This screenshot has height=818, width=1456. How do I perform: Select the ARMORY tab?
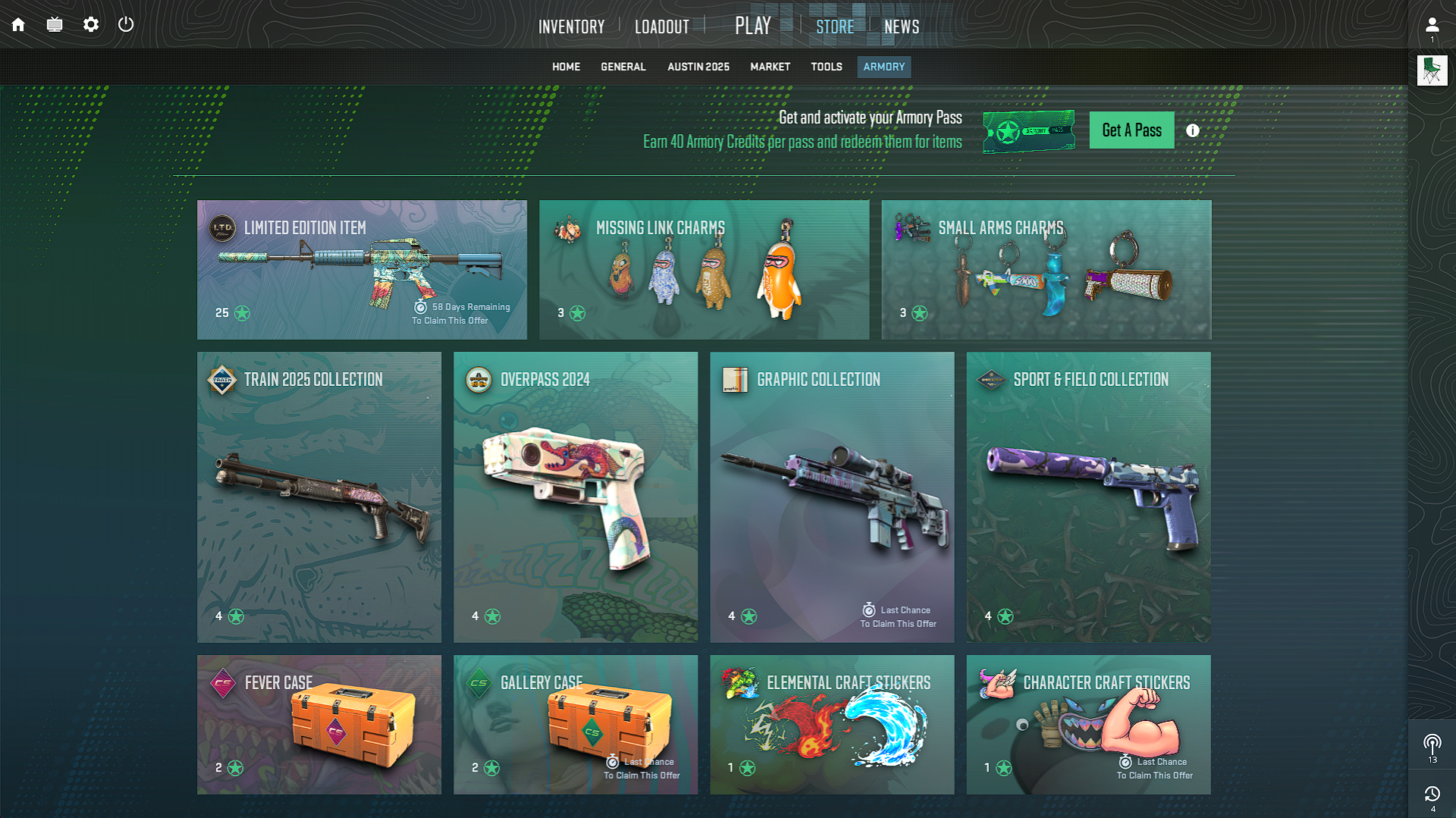click(883, 67)
